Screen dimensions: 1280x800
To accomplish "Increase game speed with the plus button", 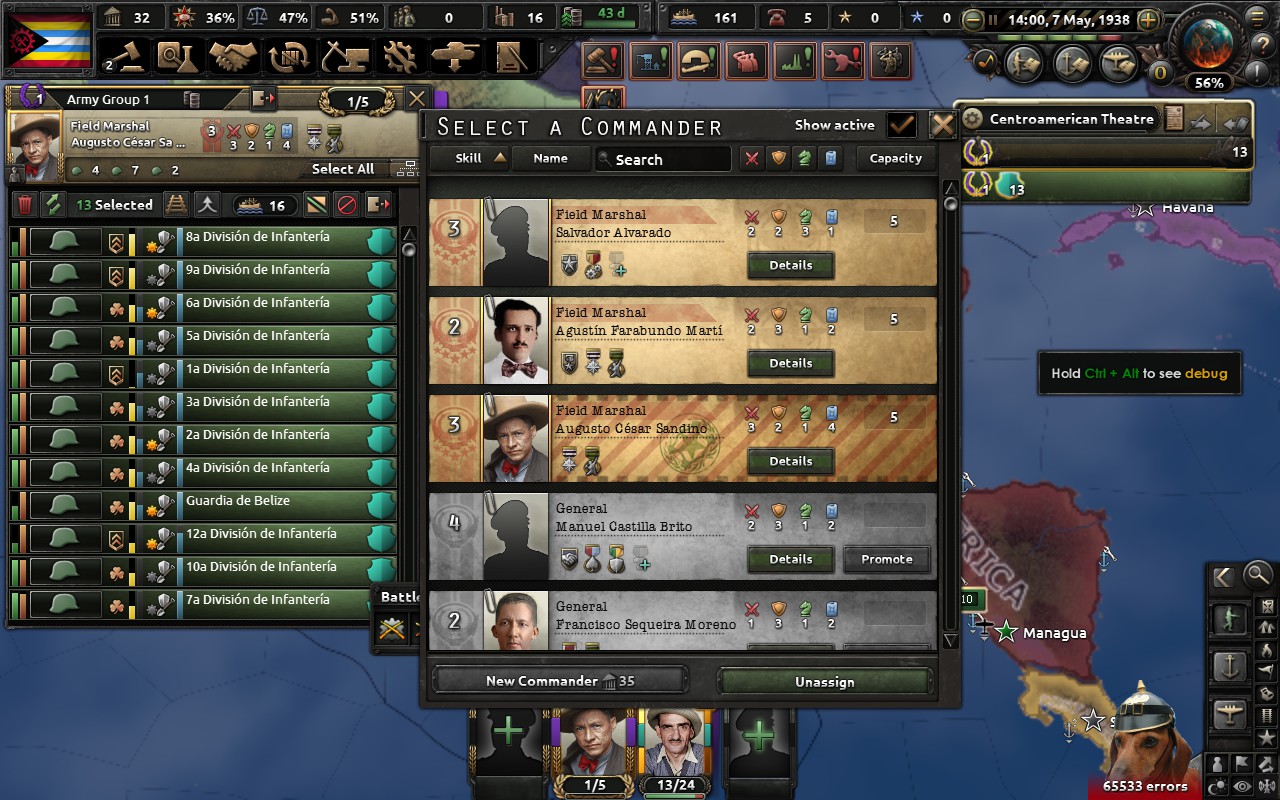I will point(1148,20).
